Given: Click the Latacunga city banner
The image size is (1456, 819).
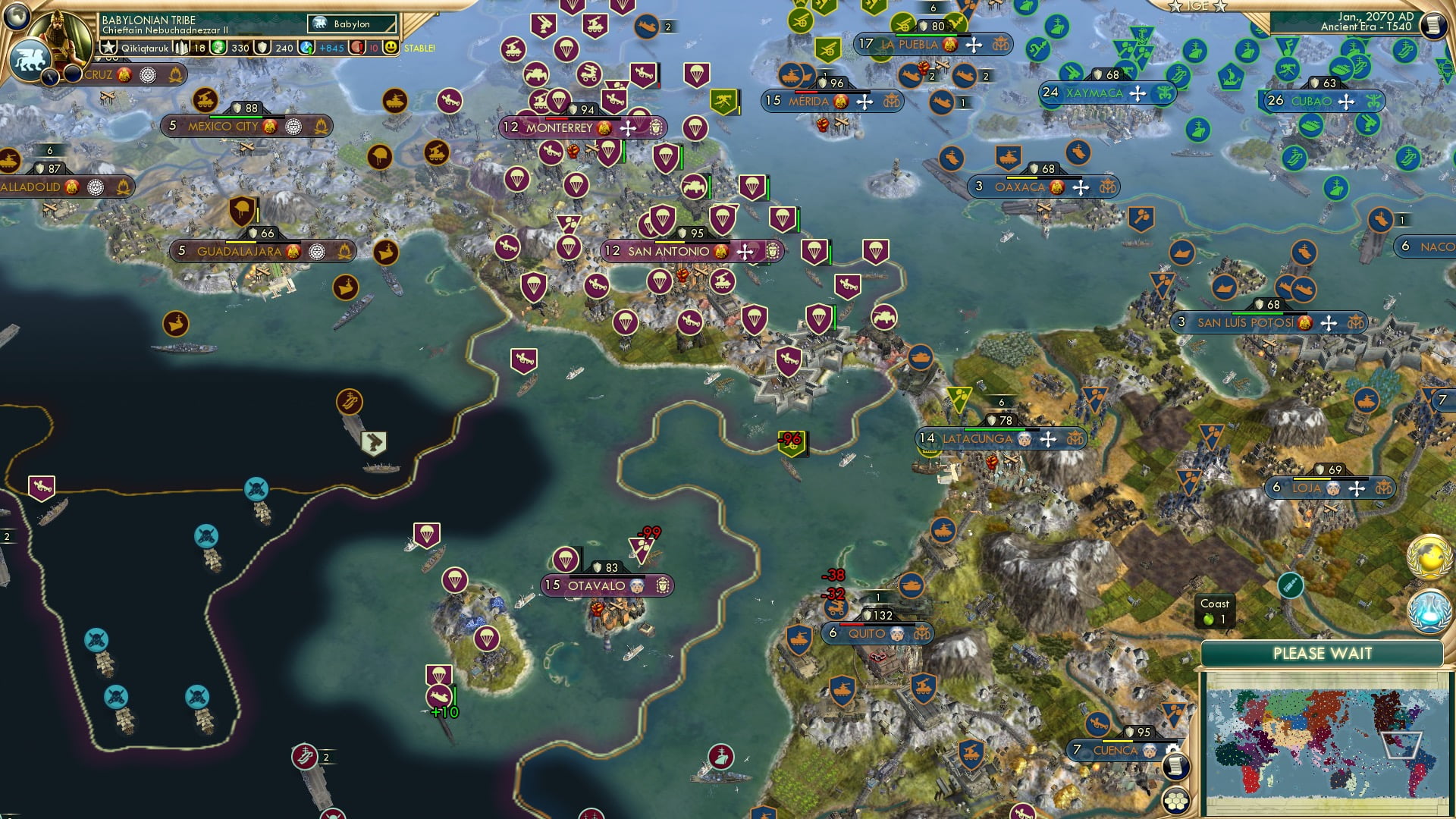Looking at the screenshot, I should click(x=977, y=438).
